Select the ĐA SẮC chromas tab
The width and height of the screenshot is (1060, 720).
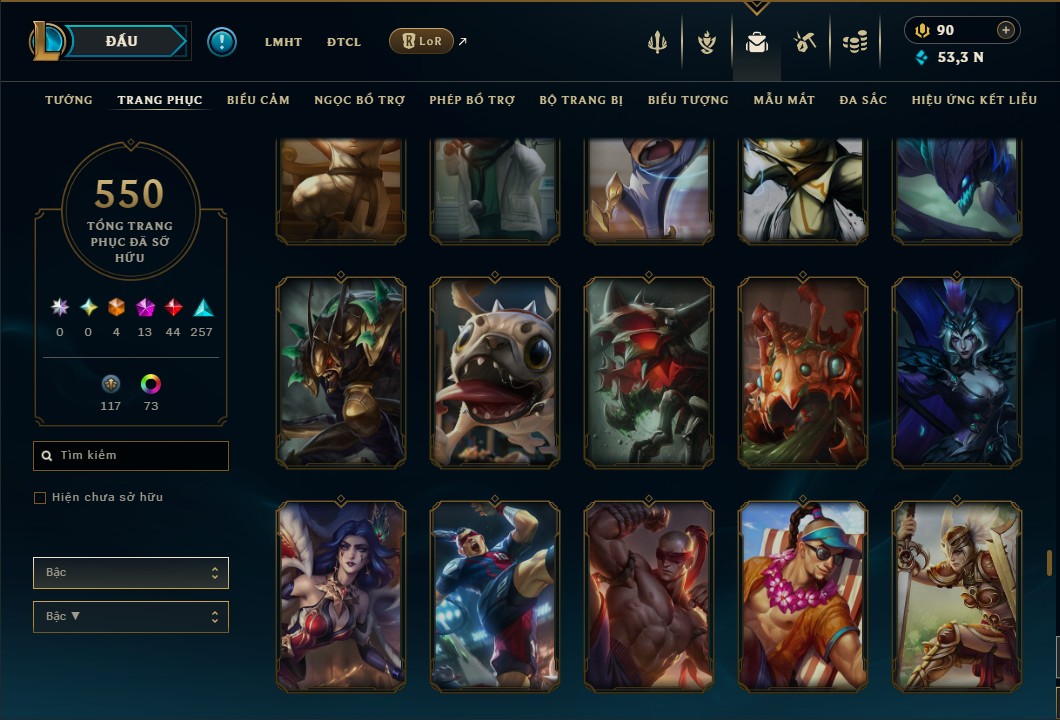point(863,100)
